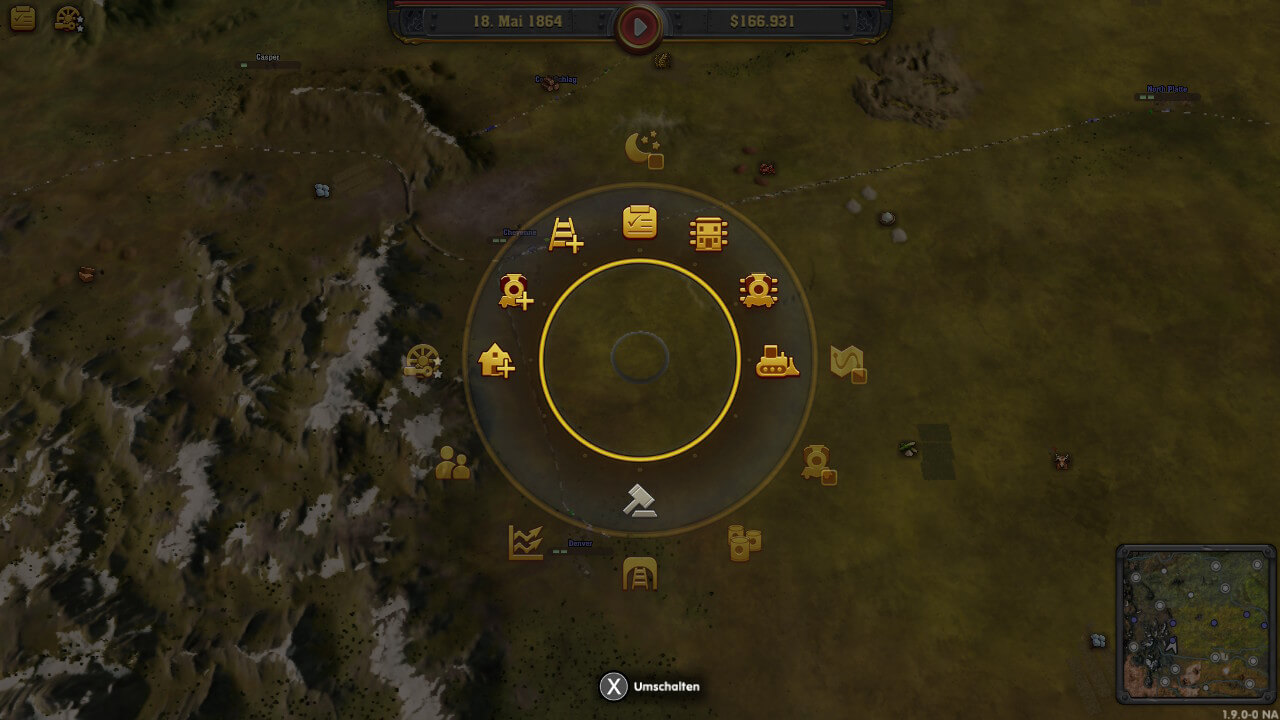
Task: Open the two-person personnel icon
Action: (453, 463)
